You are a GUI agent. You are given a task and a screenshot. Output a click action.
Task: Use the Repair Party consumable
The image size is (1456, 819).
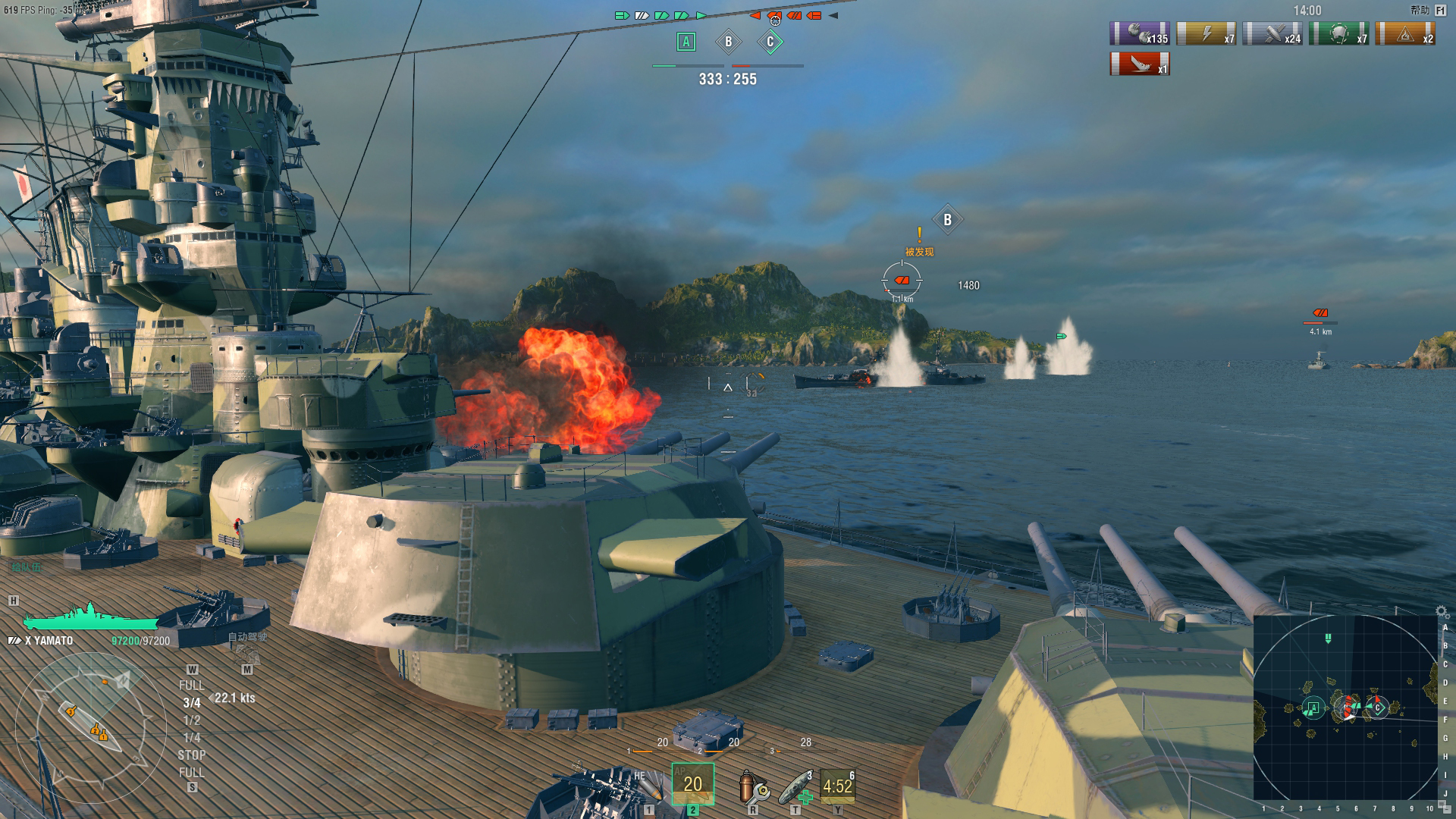point(795,786)
